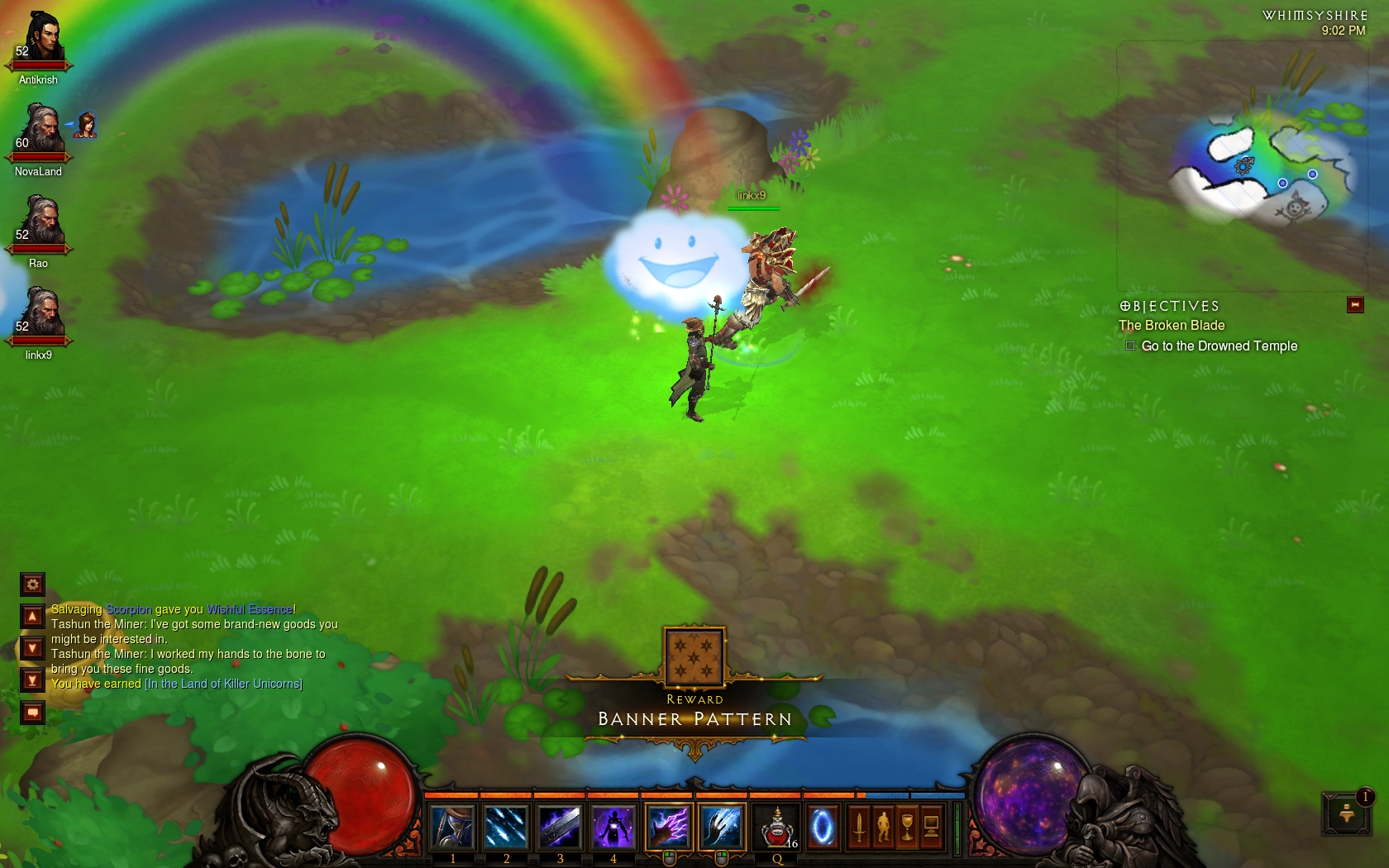Use the purple glowing blade skill in slot 3
The width and height of the screenshot is (1389, 868).
560,827
